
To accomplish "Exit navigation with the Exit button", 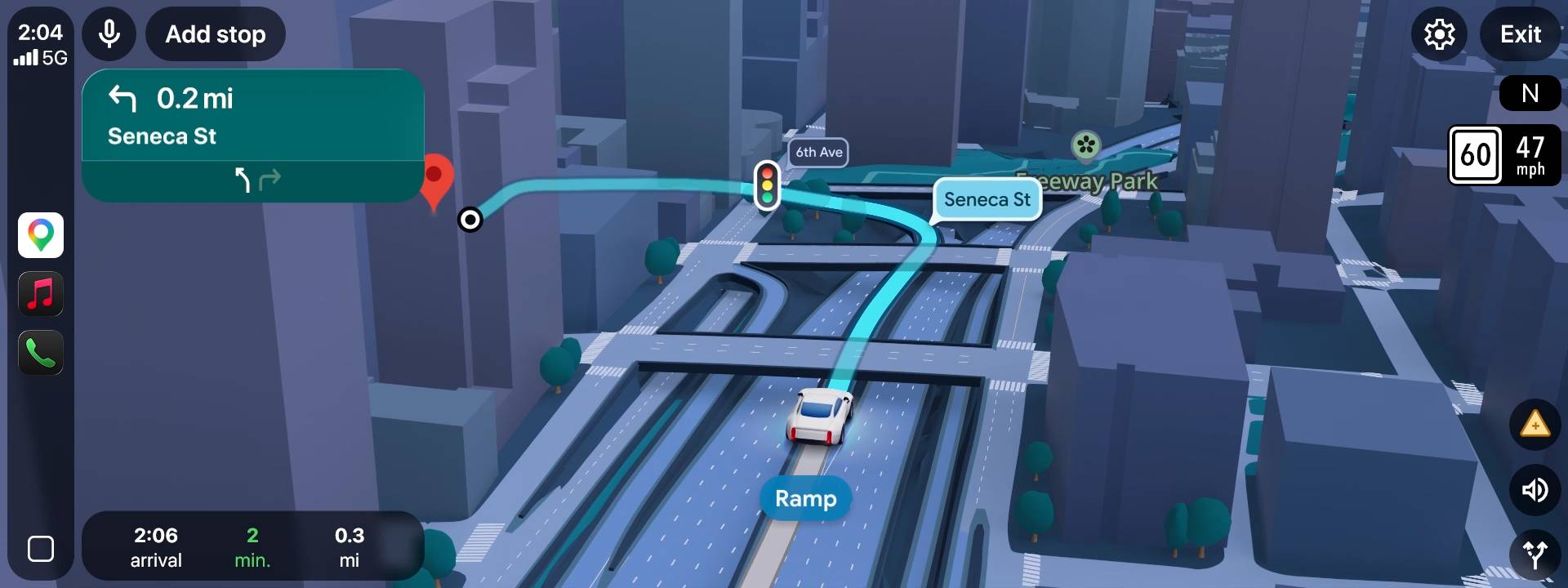I will [x=1520, y=33].
